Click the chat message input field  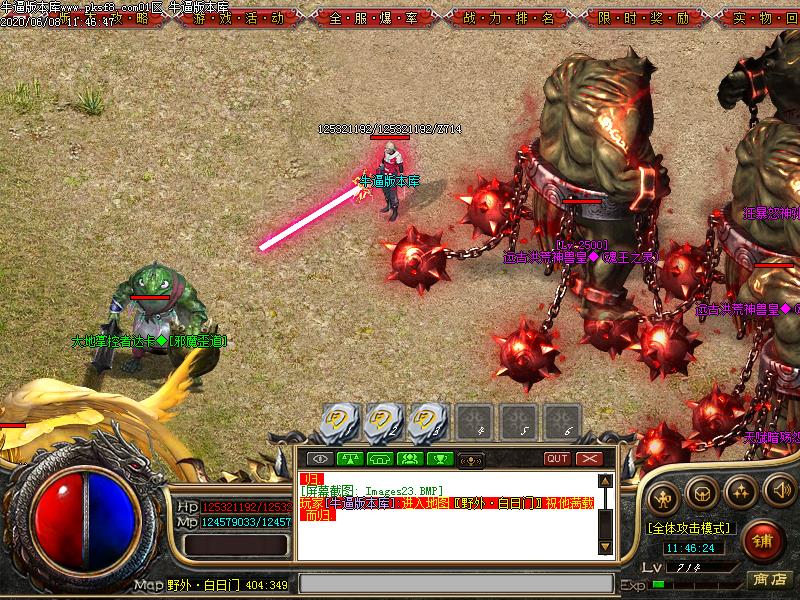click(x=455, y=583)
